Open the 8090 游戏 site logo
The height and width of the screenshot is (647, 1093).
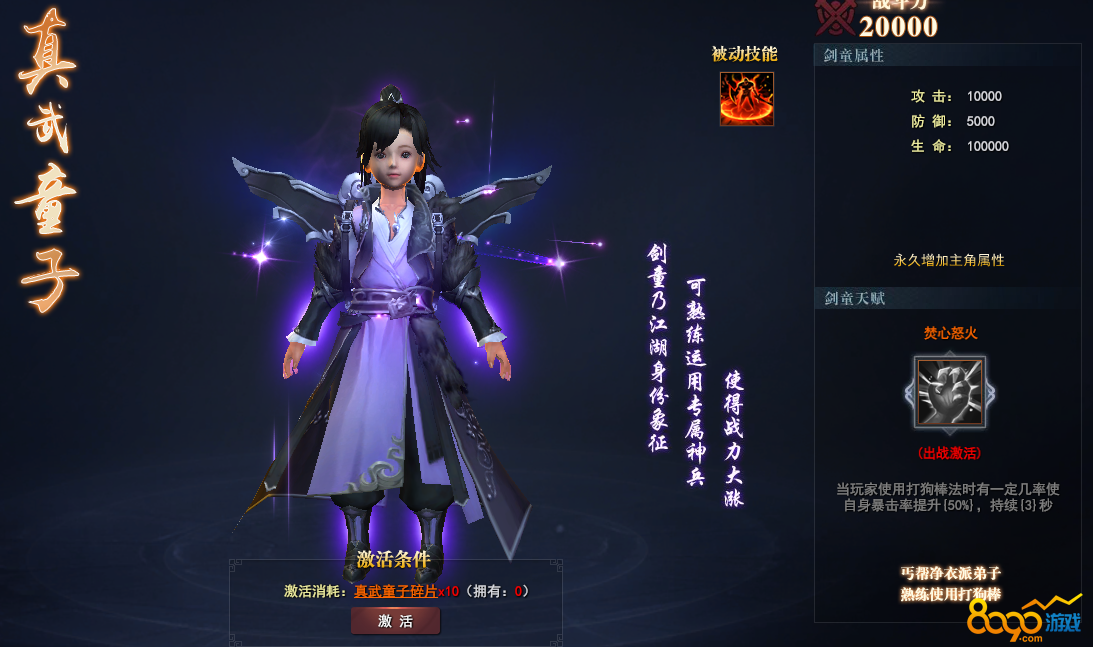pyautogui.click(x=1024, y=621)
